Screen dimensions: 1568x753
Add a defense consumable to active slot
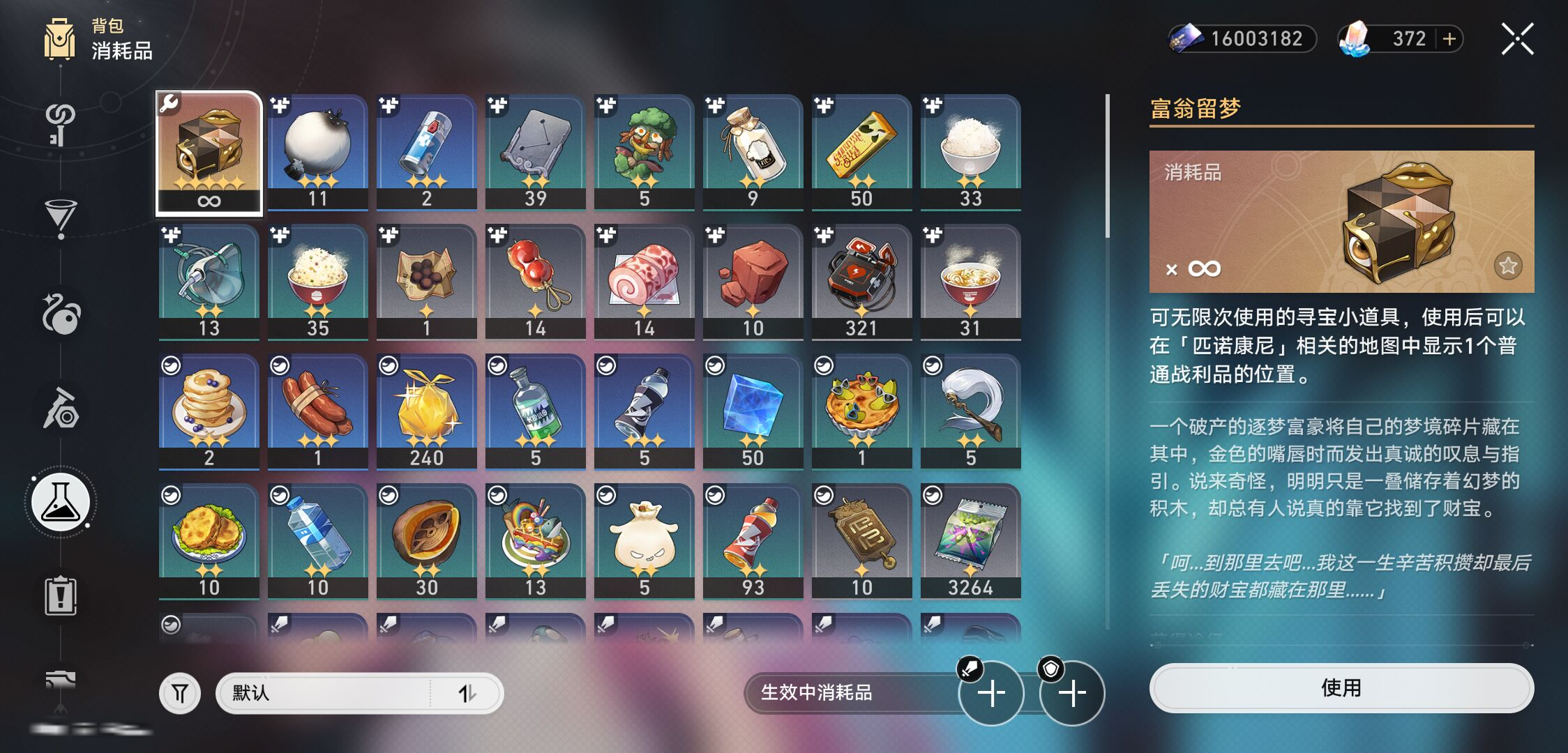[x=1072, y=693]
